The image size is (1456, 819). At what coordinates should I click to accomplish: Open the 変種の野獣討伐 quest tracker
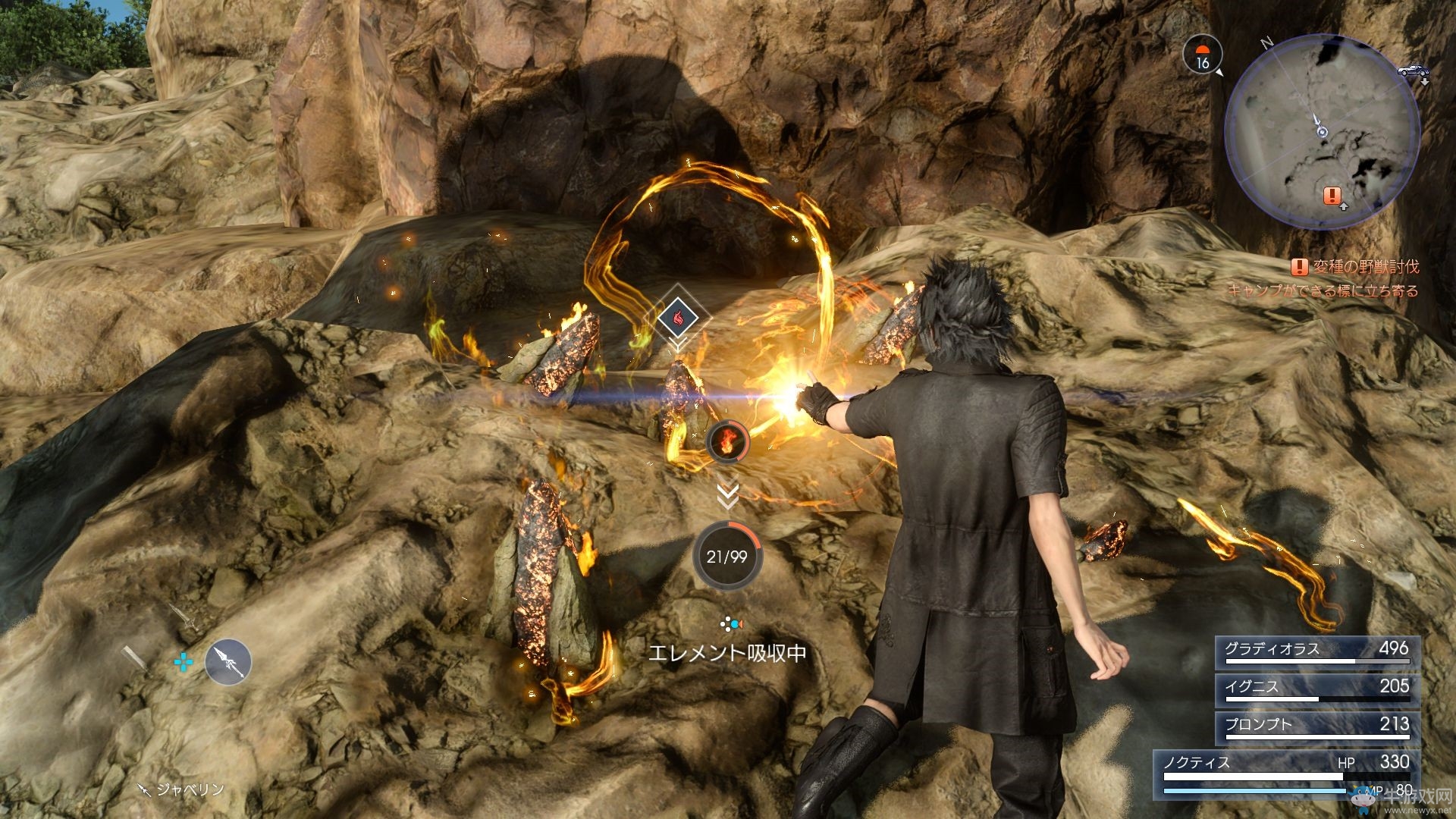point(1355,267)
